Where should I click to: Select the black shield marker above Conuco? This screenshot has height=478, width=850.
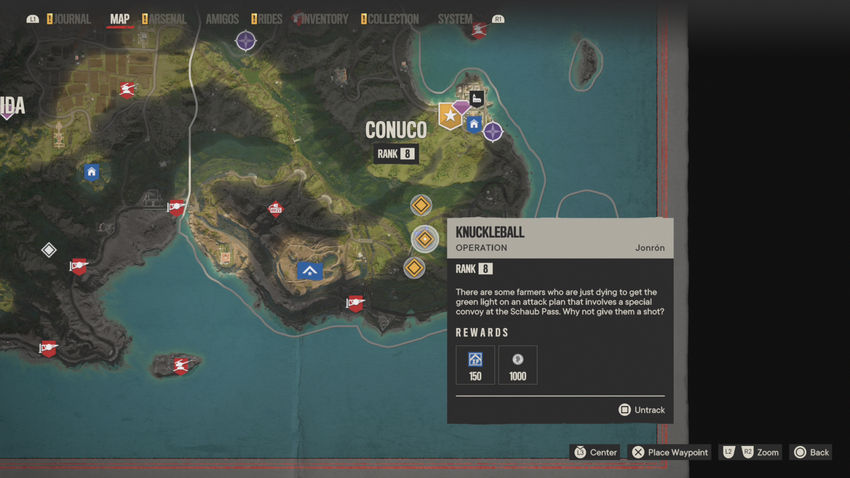point(477,99)
